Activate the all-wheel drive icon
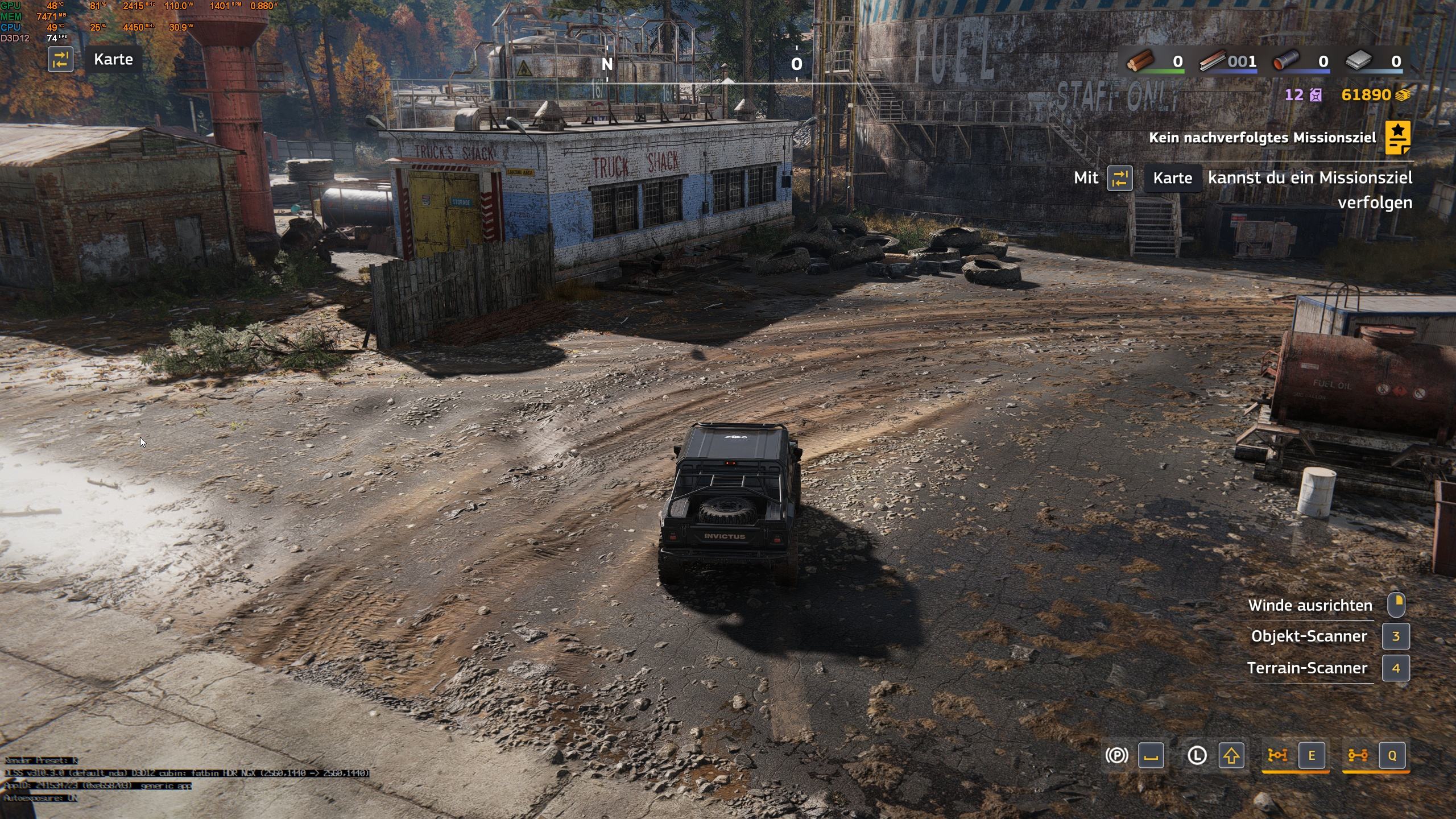The width and height of the screenshot is (1456, 819). tap(1358, 755)
